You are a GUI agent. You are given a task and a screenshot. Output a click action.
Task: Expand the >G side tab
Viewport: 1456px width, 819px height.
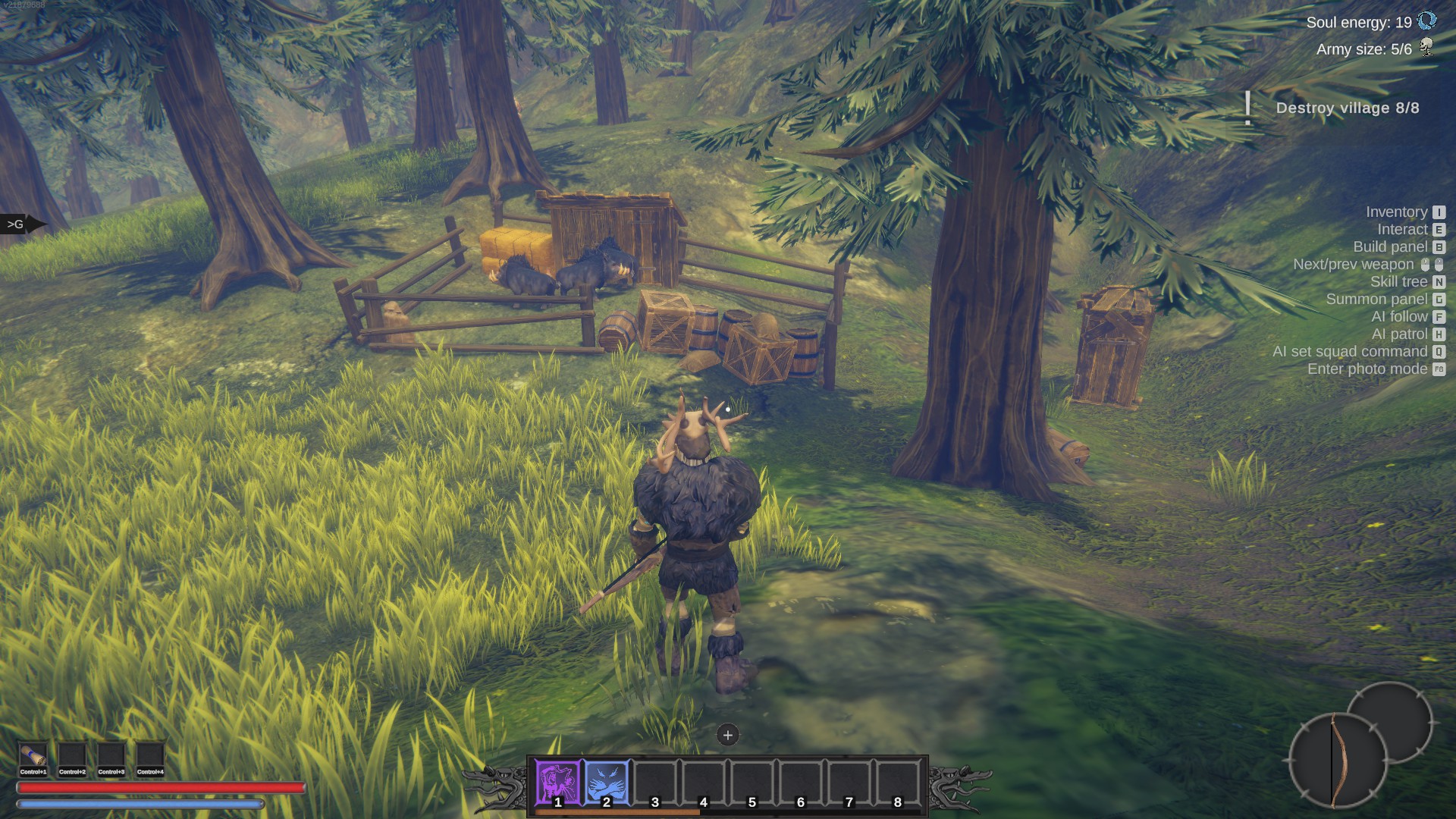pos(18,224)
